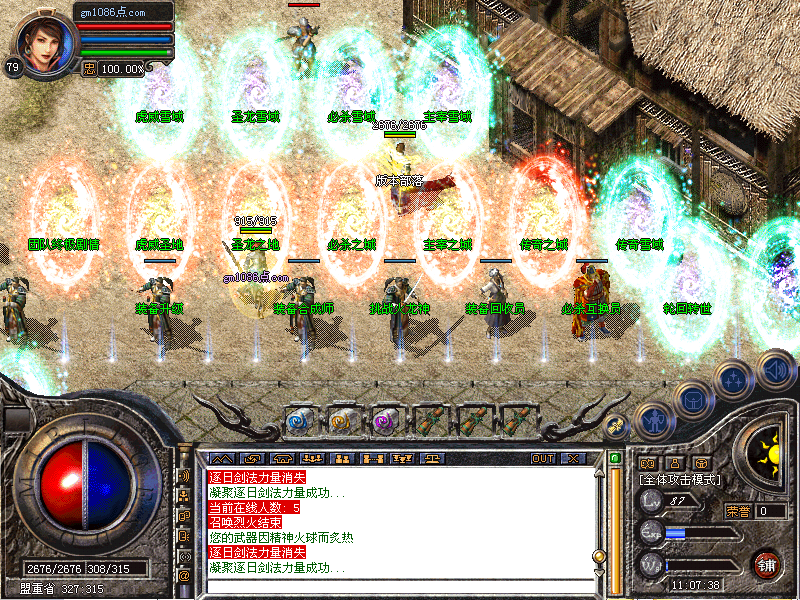Click the OUT button above chat

coord(542,458)
